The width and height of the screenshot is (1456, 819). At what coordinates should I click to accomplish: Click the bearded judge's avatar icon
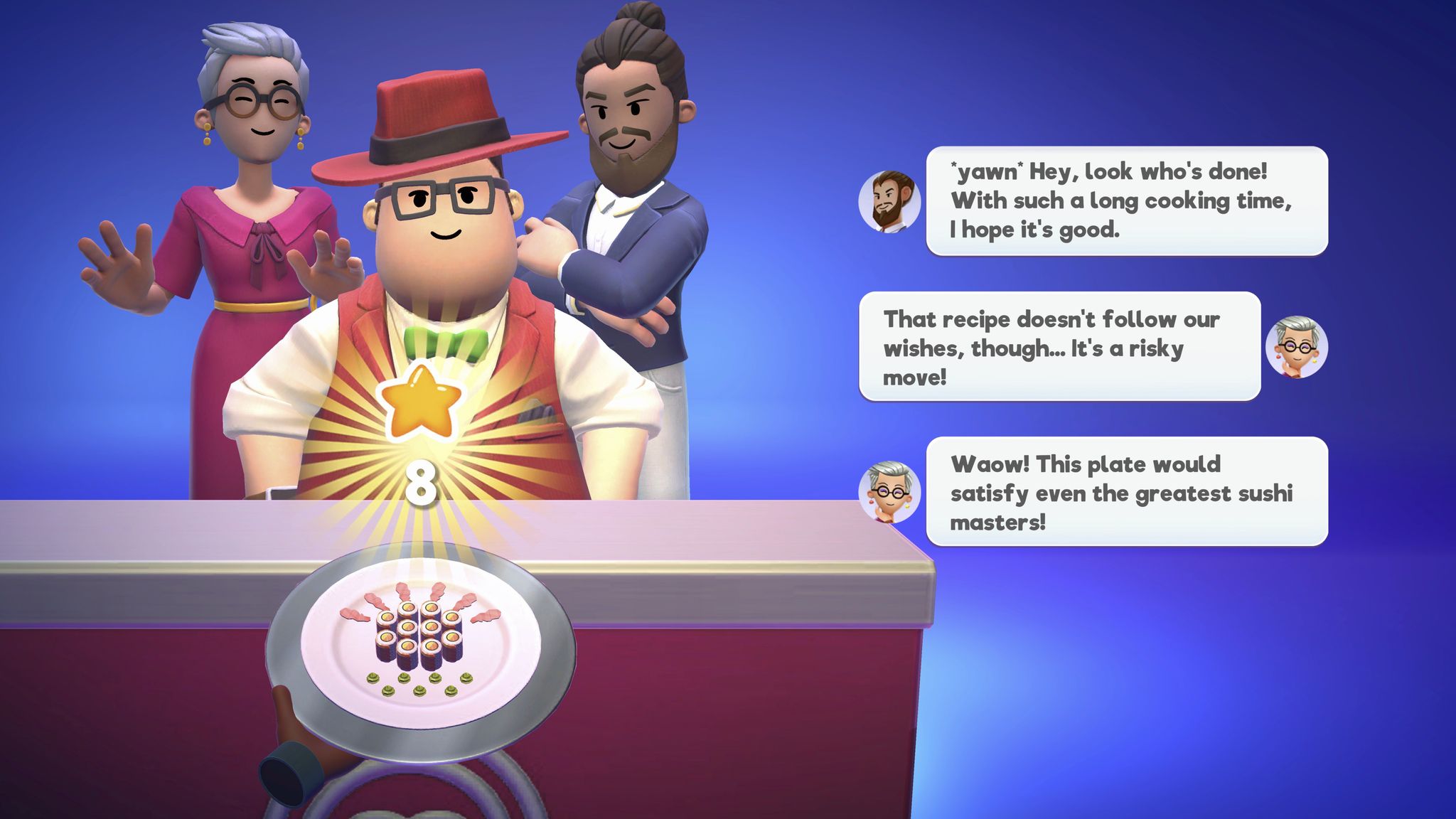[890, 200]
